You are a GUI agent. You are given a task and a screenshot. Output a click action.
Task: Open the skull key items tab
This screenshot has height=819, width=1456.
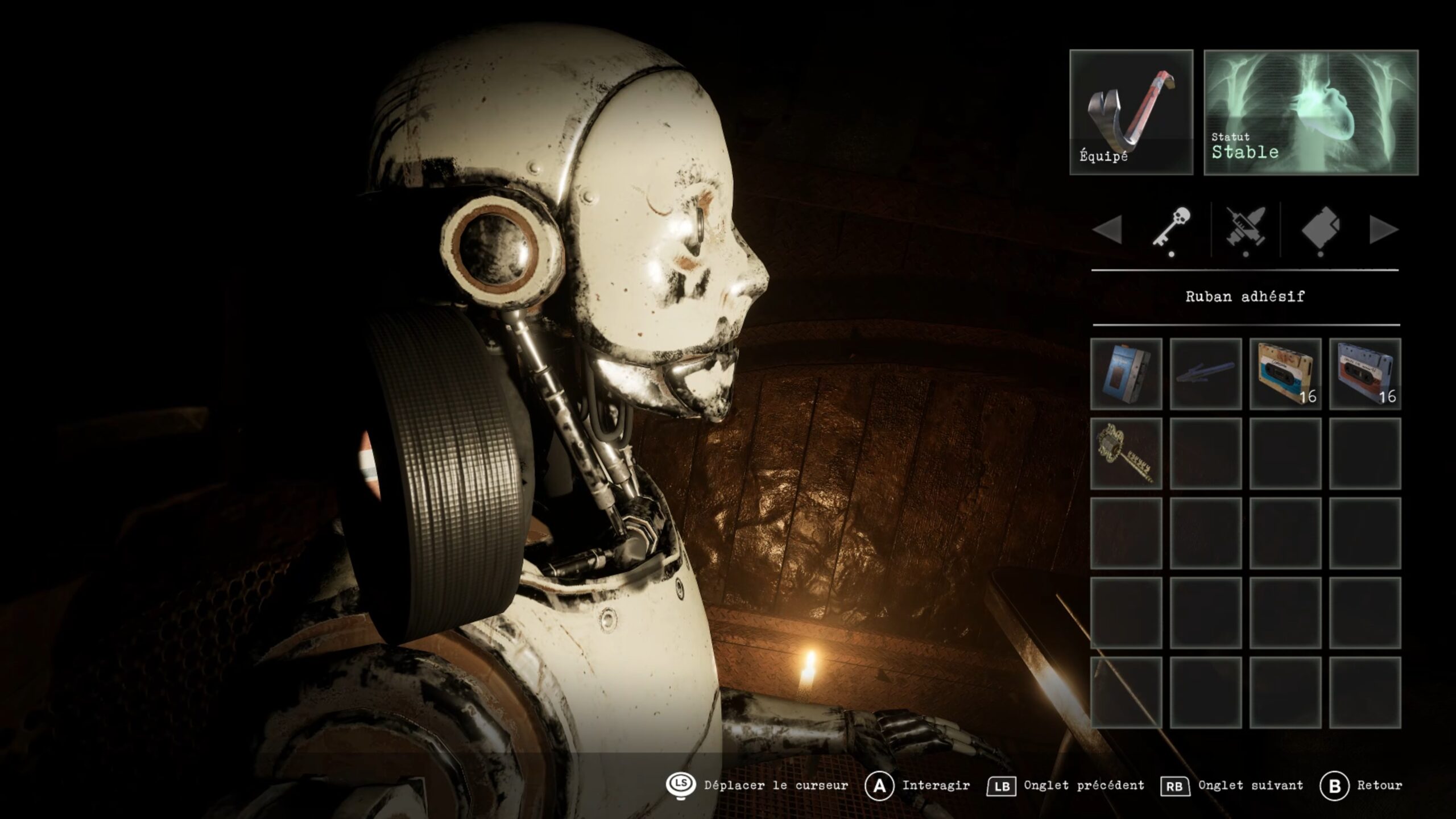pyautogui.click(x=1172, y=229)
